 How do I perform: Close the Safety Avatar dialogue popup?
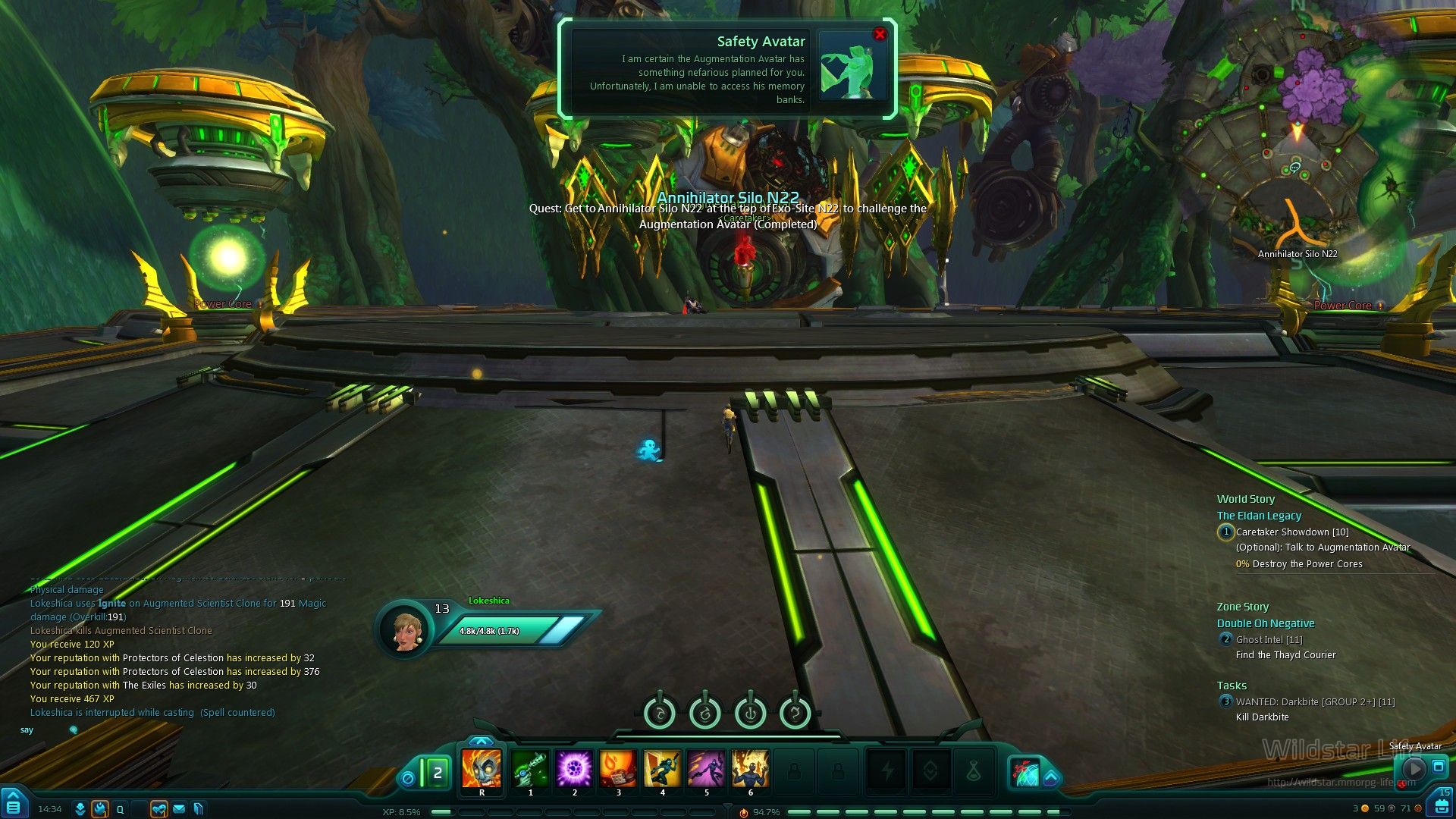click(x=880, y=35)
